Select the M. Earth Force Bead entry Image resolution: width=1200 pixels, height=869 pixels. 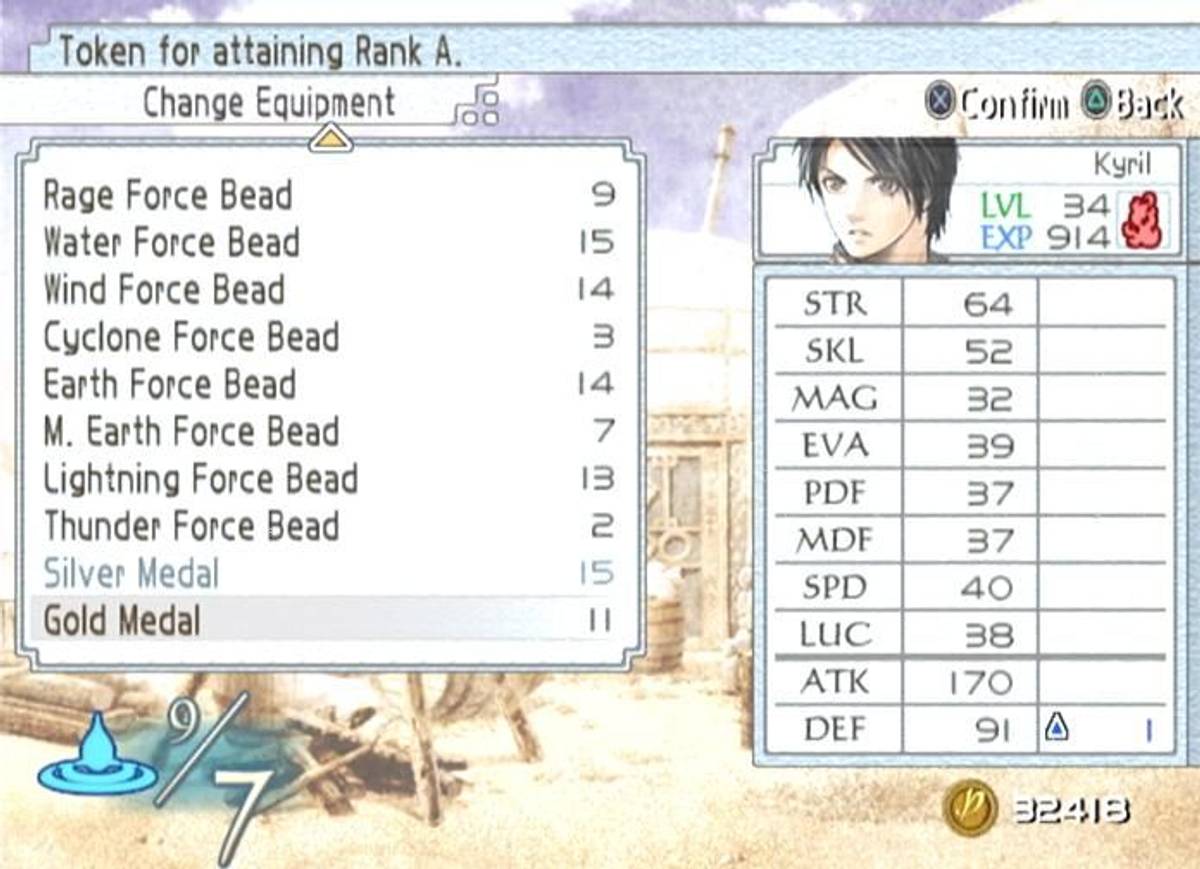pyautogui.click(x=191, y=432)
